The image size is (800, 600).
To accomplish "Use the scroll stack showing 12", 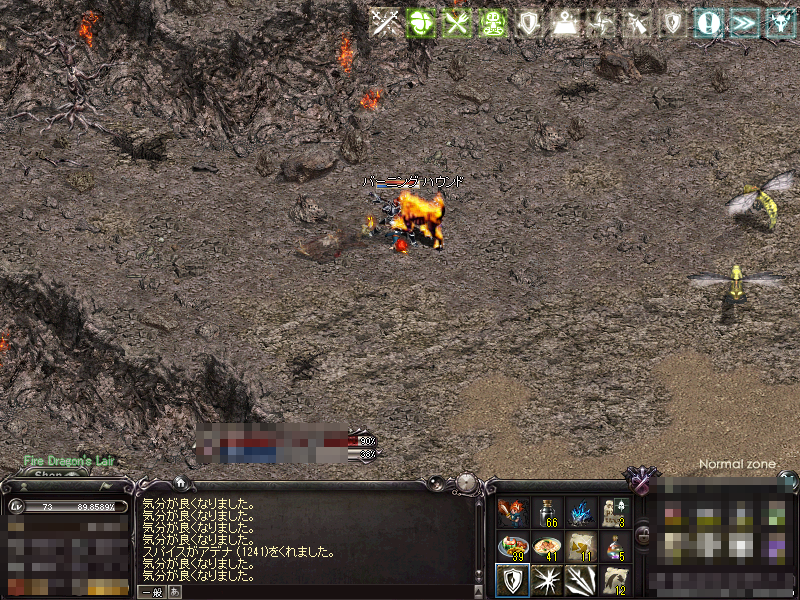I will [614, 579].
